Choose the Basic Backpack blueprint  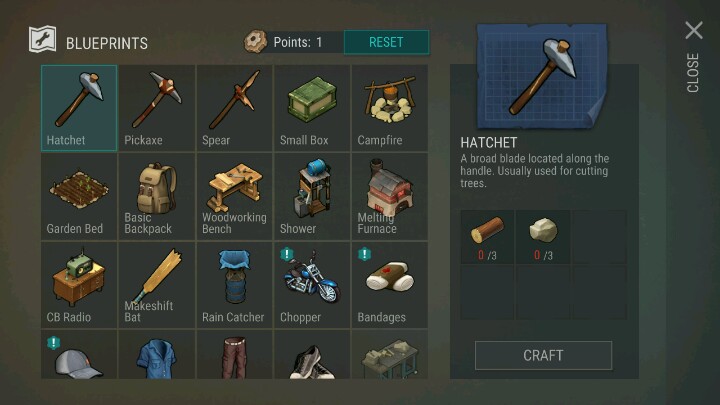pyautogui.click(x=157, y=195)
